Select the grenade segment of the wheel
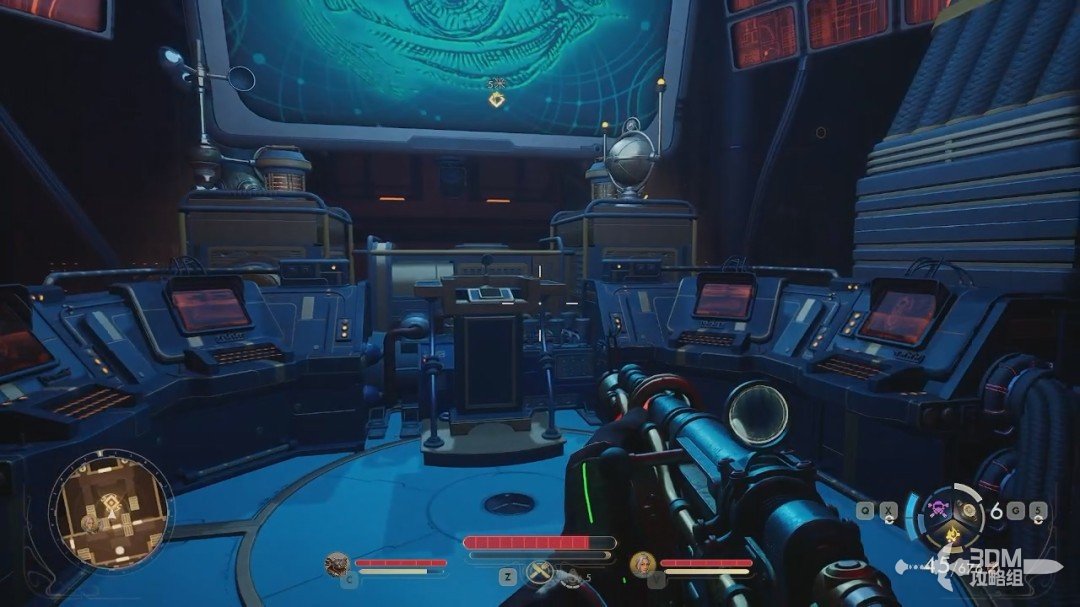This screenshot has height=607, width=1080. (x=968, y=510)
